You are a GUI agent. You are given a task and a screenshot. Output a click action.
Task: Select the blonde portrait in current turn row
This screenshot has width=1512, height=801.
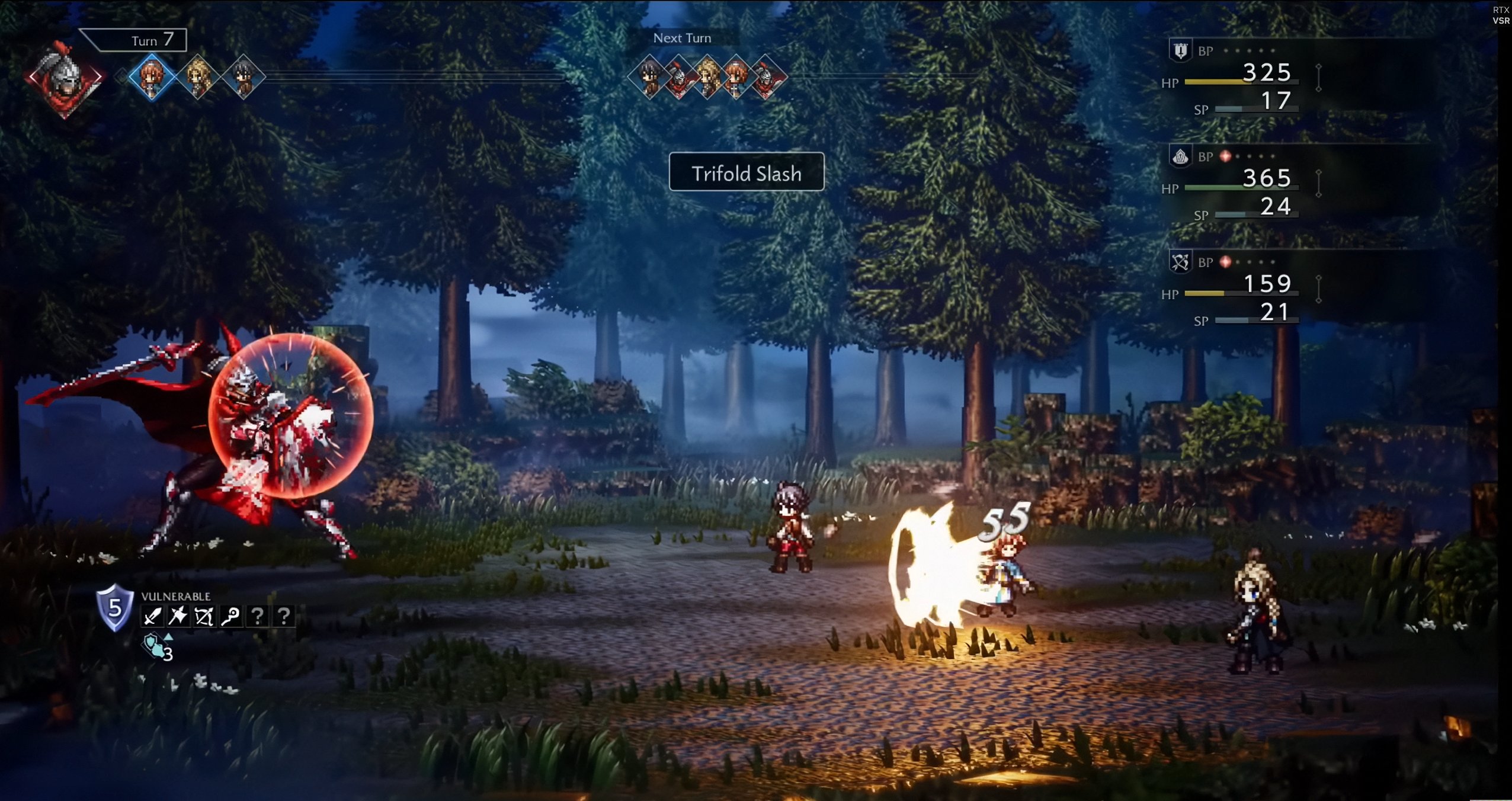tap(198, 77)
